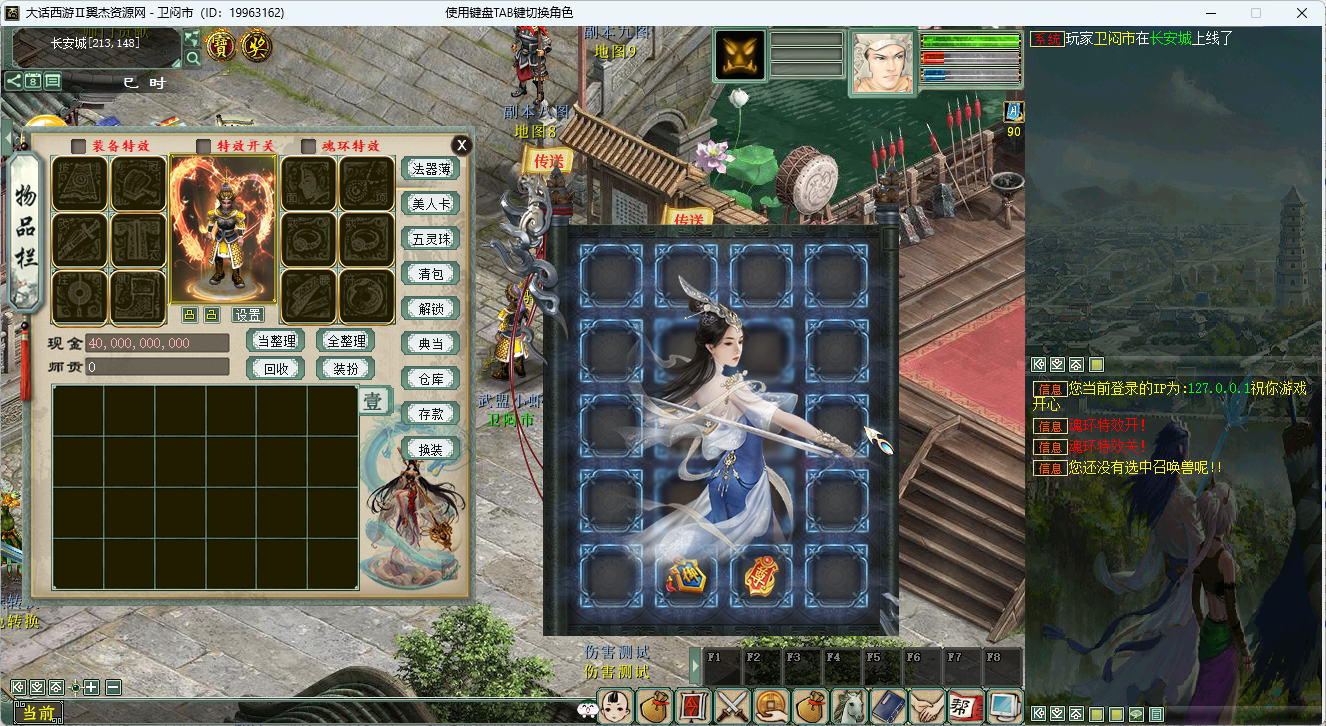Image resolution: width=1326 pixels, height=726 pixels.
Task: Open the 奖 reward icon
Action: tap(257, 45)
